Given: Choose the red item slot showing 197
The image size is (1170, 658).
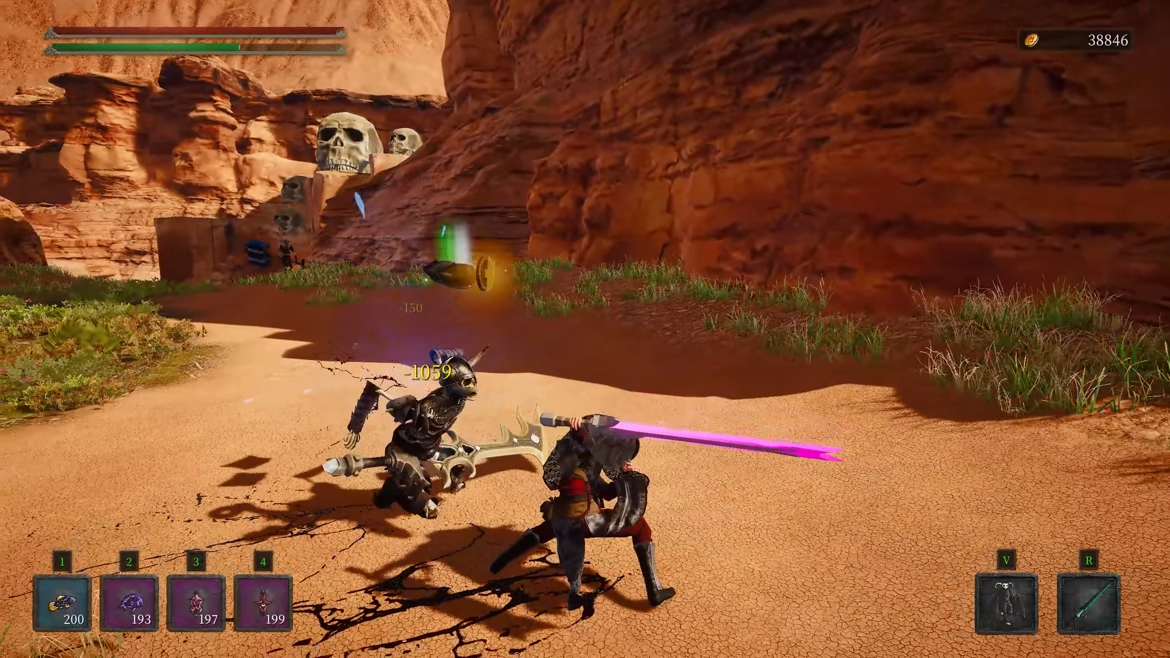Looking at the screenshot, I should coord(196,603).
